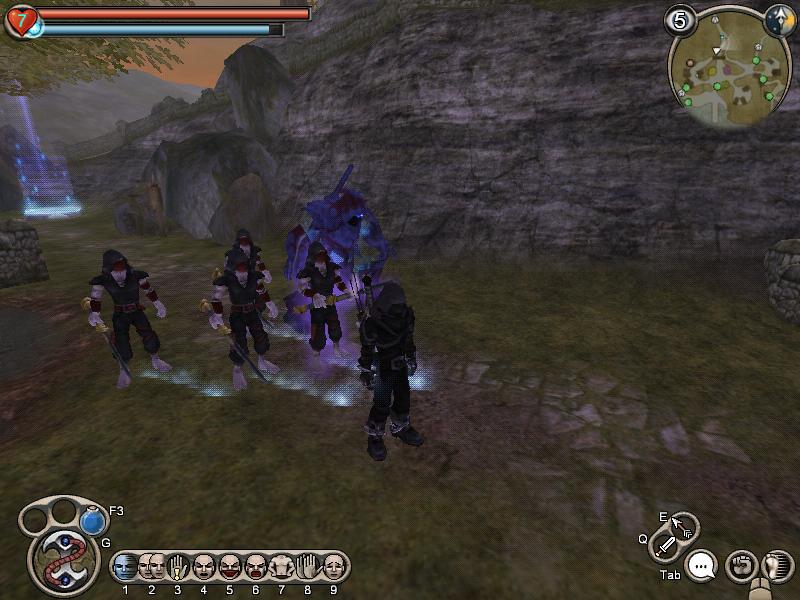Screen dimensions: 800x600
Task: Switch to the bow and arrow icon
Action: (685, 525)
